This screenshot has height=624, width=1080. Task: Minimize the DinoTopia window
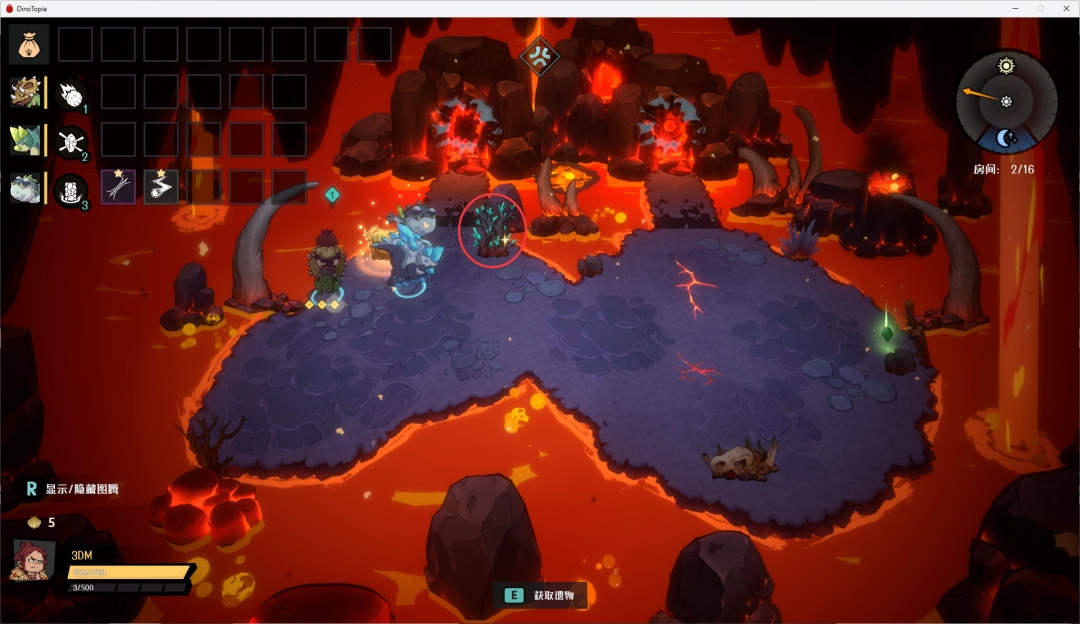(x=1015, y=8)
